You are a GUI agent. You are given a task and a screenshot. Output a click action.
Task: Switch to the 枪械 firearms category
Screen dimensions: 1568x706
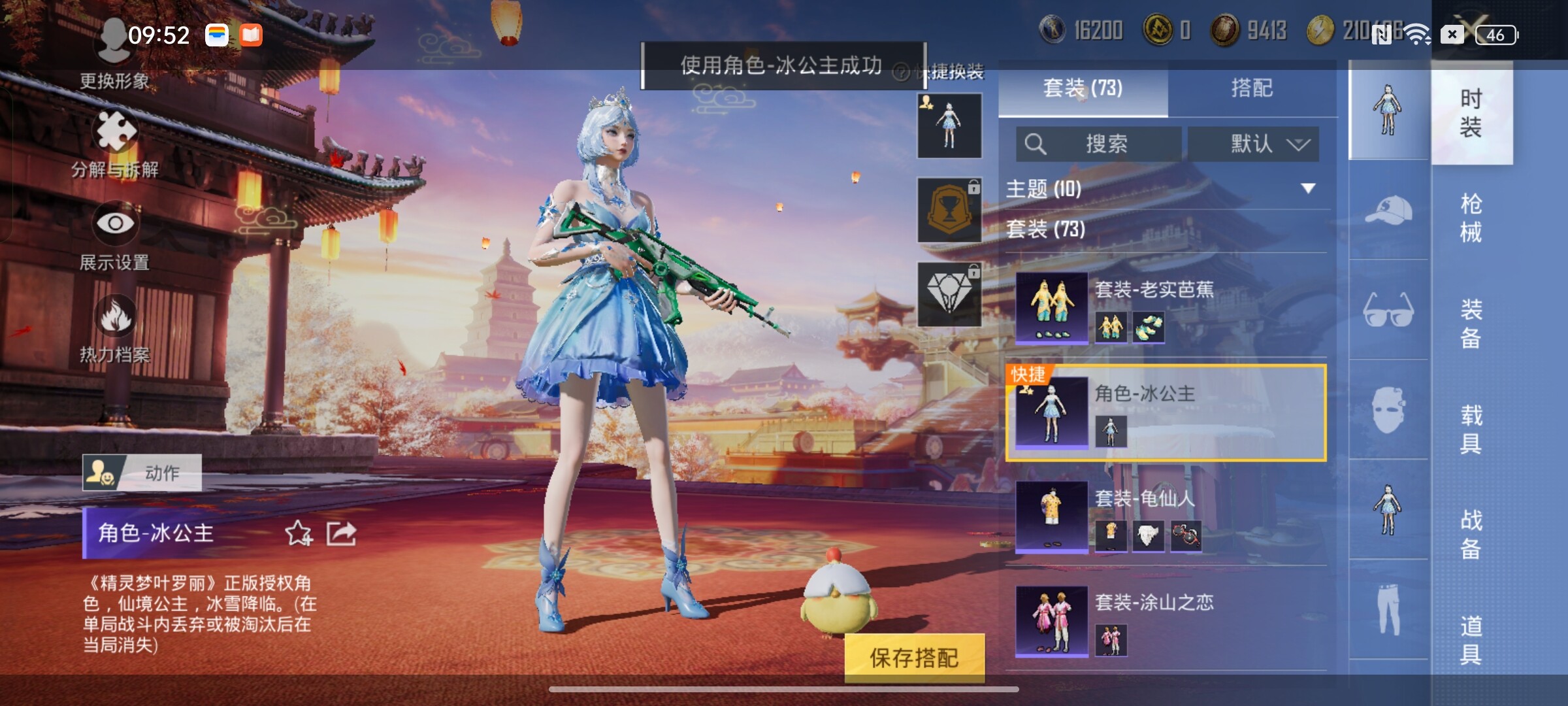[x=1471, y=218]
